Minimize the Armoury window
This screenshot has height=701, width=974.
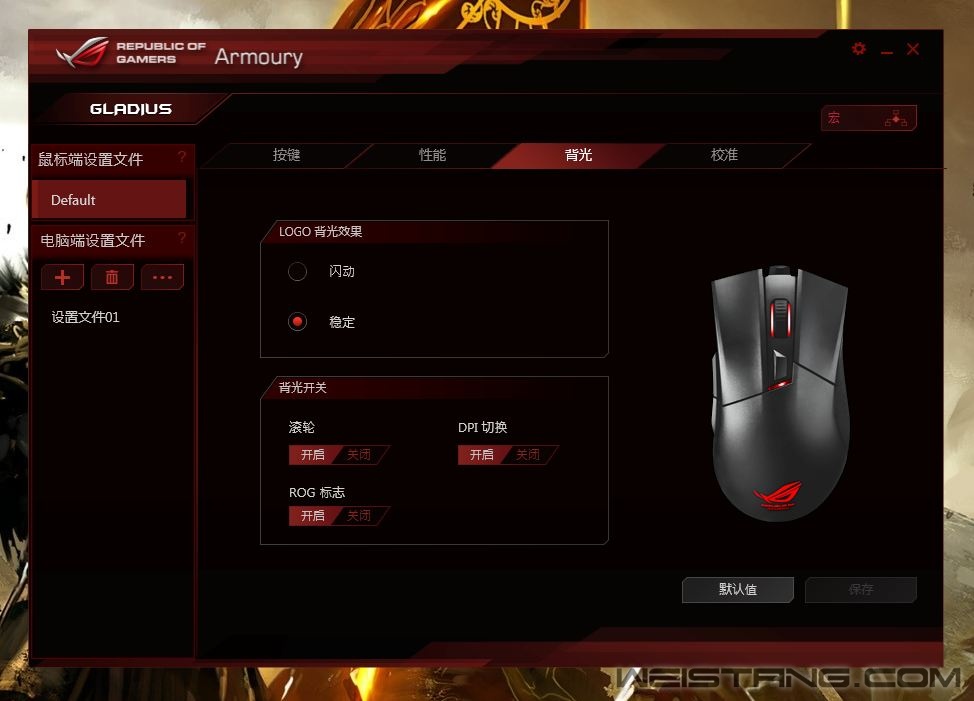tap(887, 51)
